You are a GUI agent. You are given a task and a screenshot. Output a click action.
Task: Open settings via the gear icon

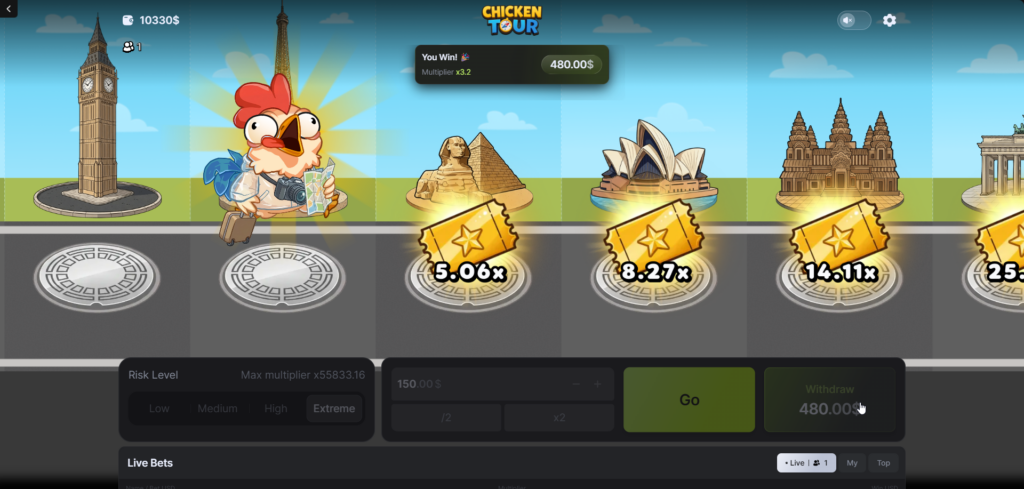point(889,20)
